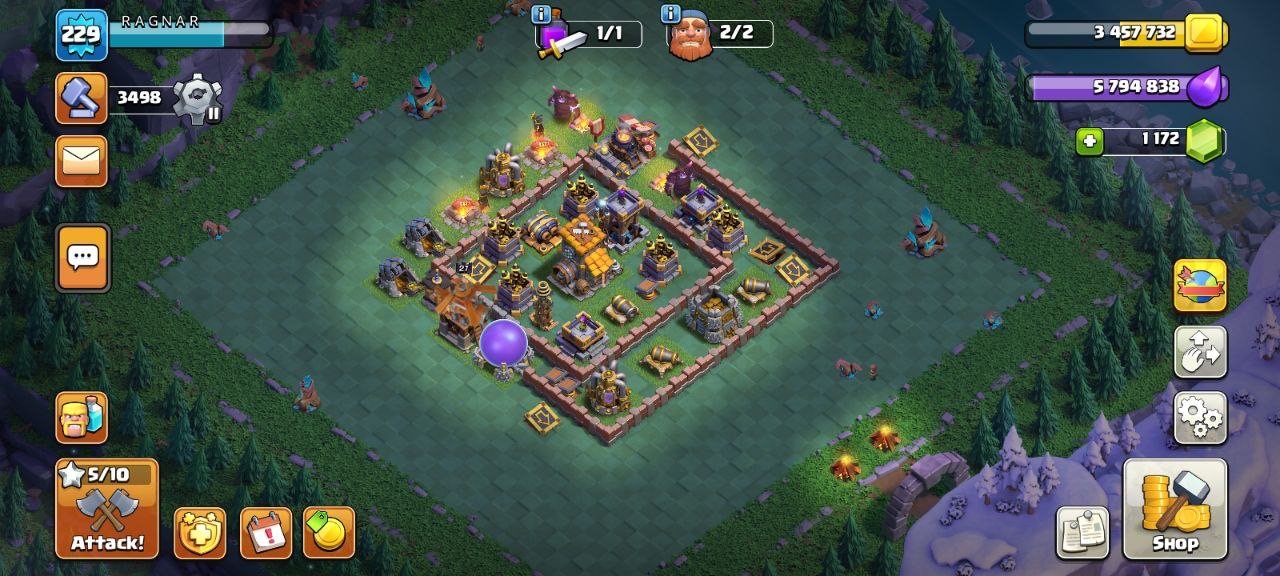Image resolution: width=1280 pixels, height=576 pixels.
Task: Open the settings gears
Action: [x=1200, y=417]
